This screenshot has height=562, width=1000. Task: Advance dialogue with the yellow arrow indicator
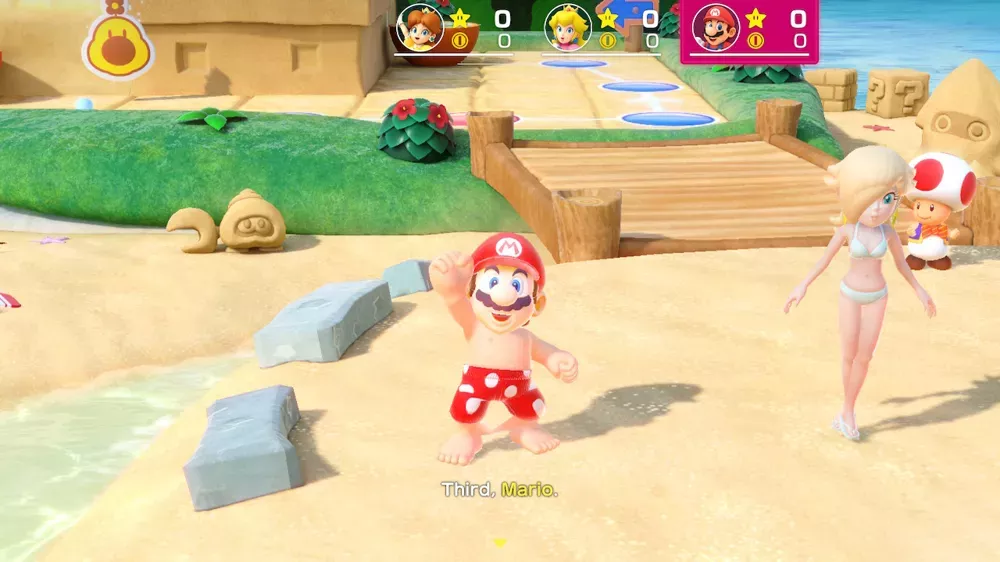(x=500, y=542)
